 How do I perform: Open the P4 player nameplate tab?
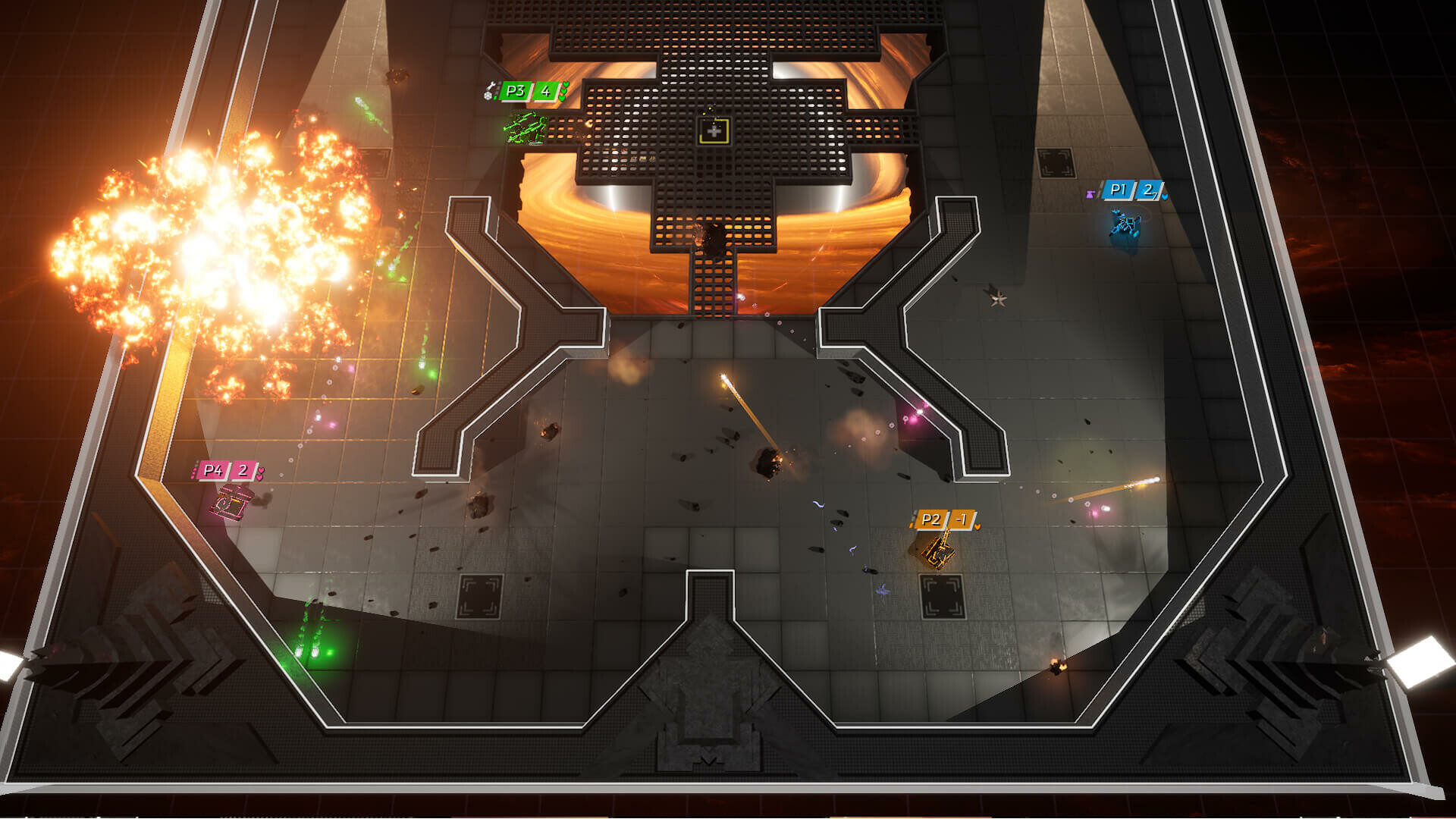click(x=212, y=471)
